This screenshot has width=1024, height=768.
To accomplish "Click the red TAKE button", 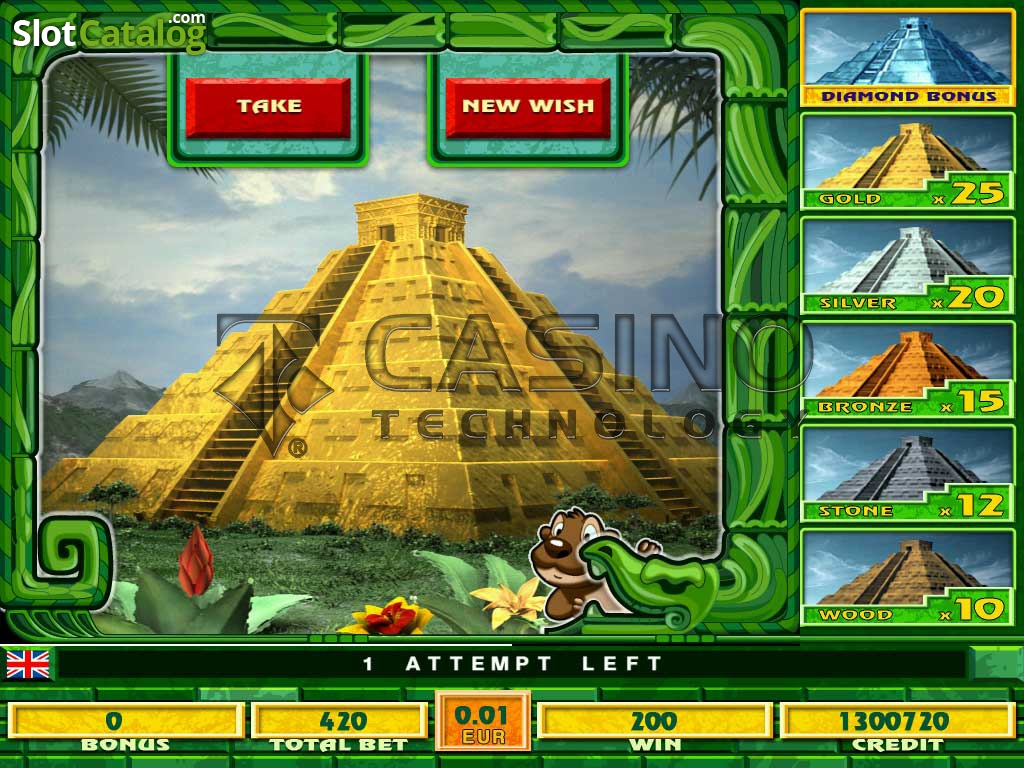I will [268, 107].
